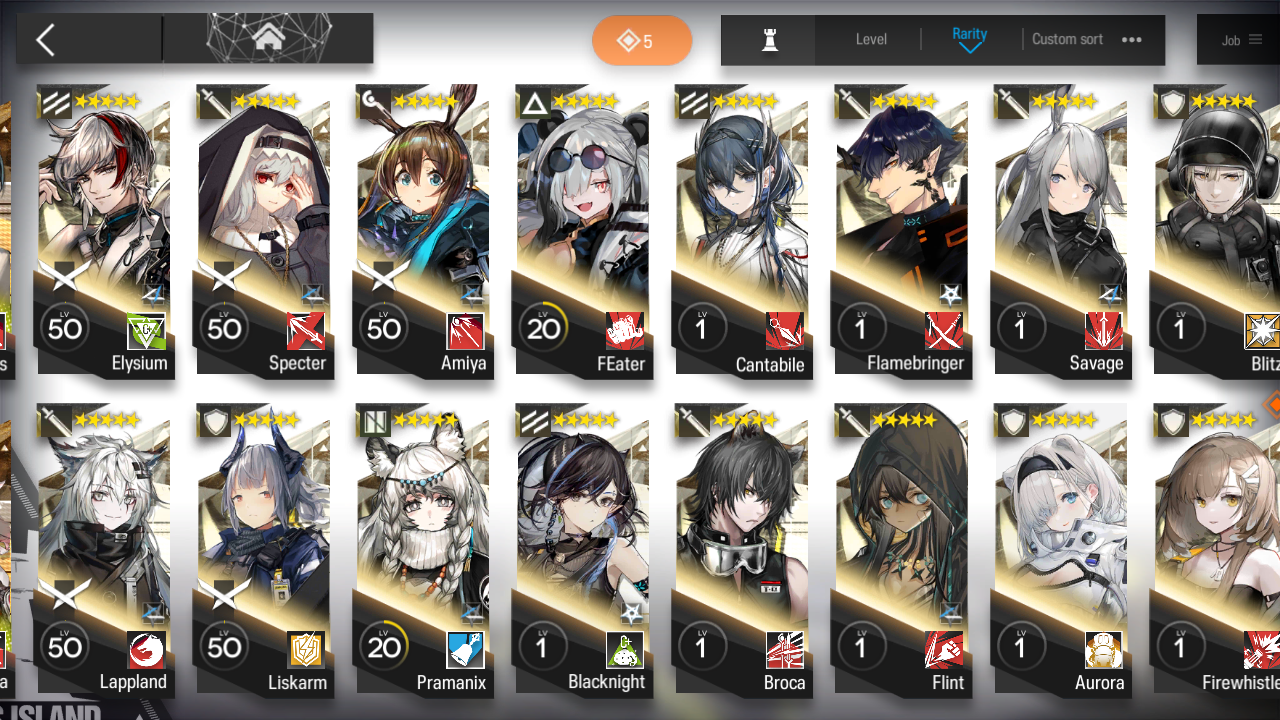1280x720 pixels.
Task: Pick Amiya from the operator list
Action: [423, 230]
